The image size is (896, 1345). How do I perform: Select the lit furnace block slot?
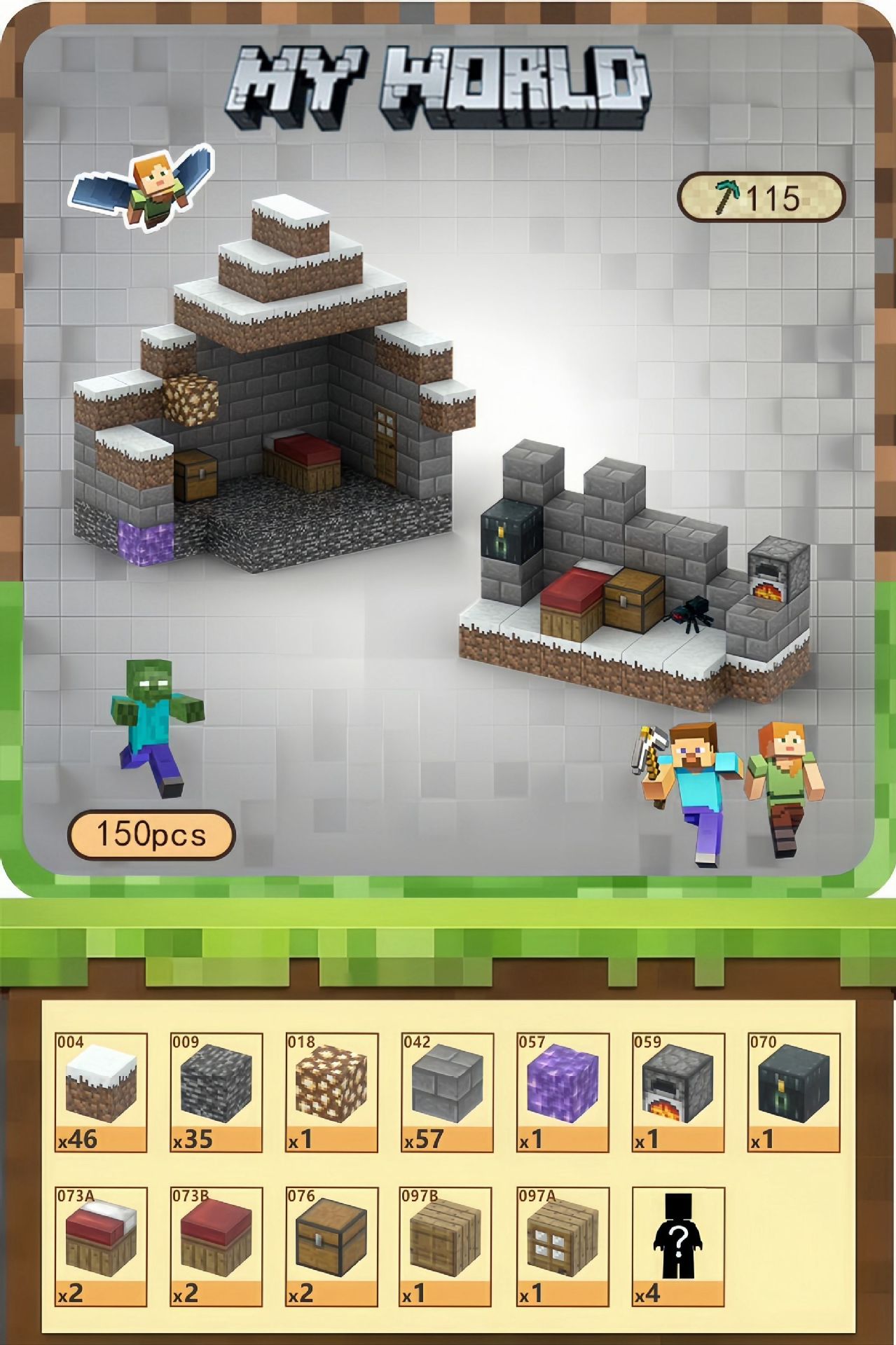point(678,1092)
